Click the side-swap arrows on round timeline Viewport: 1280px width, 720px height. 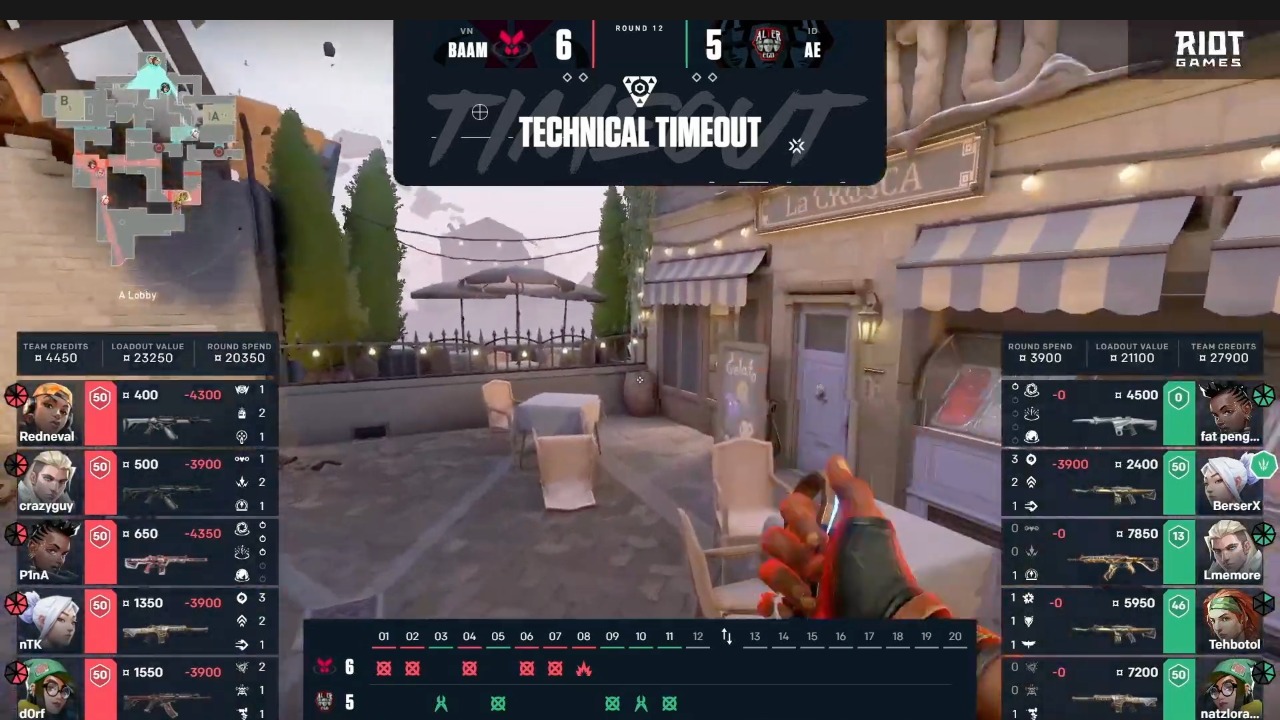[727, 637]
